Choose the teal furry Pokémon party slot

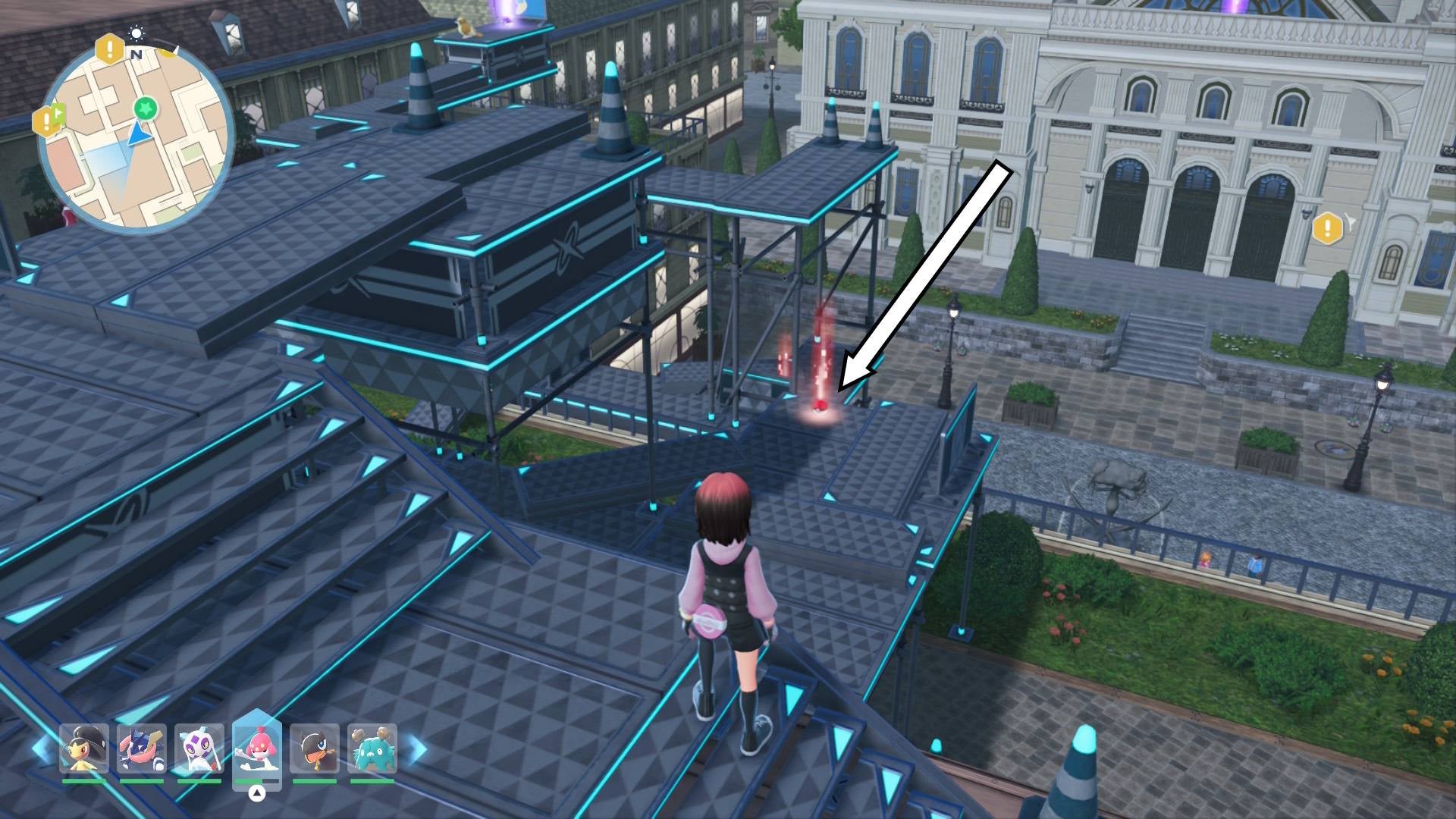coord(372,749)
